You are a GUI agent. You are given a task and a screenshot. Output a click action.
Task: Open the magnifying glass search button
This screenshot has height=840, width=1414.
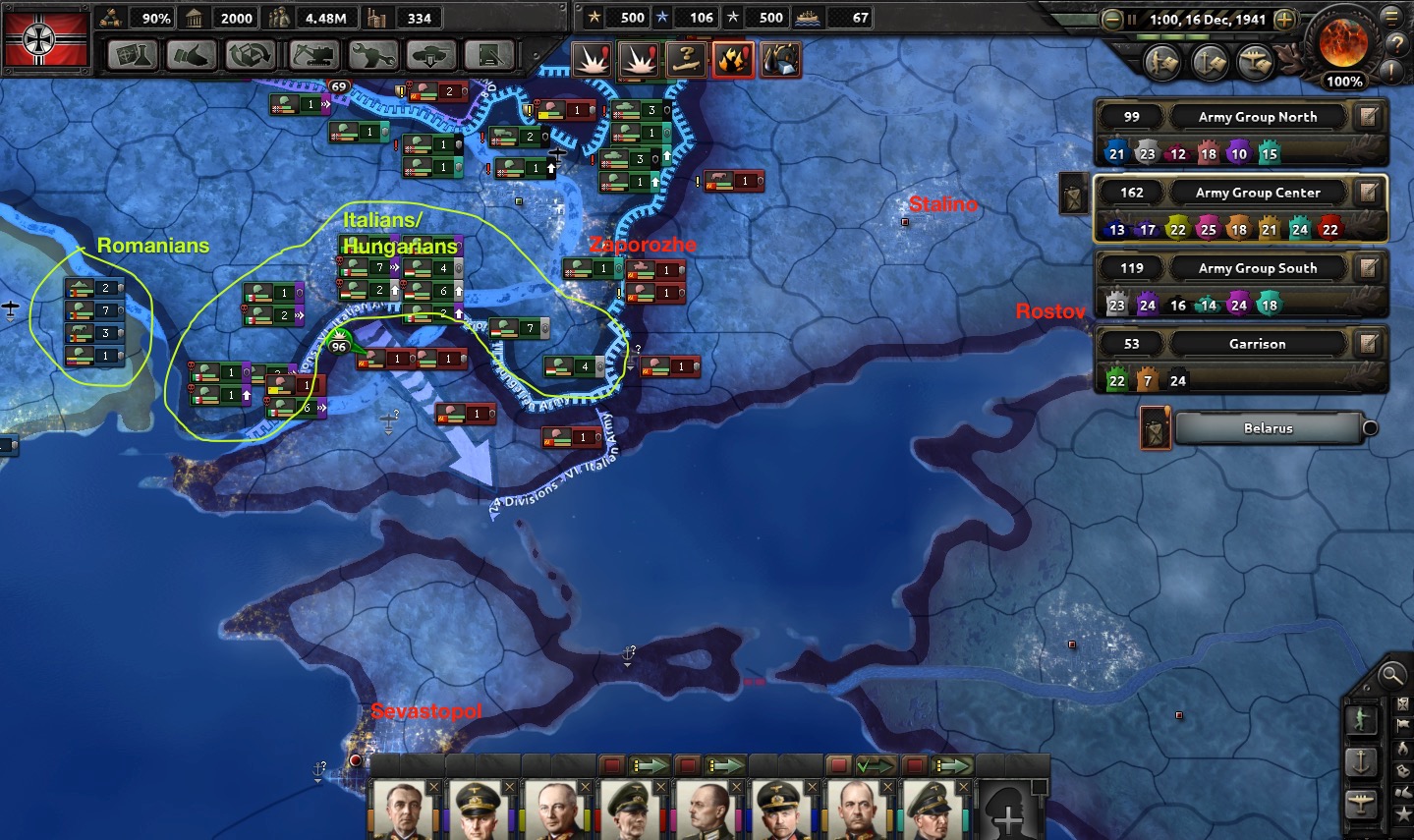(x=1391, y=674)
